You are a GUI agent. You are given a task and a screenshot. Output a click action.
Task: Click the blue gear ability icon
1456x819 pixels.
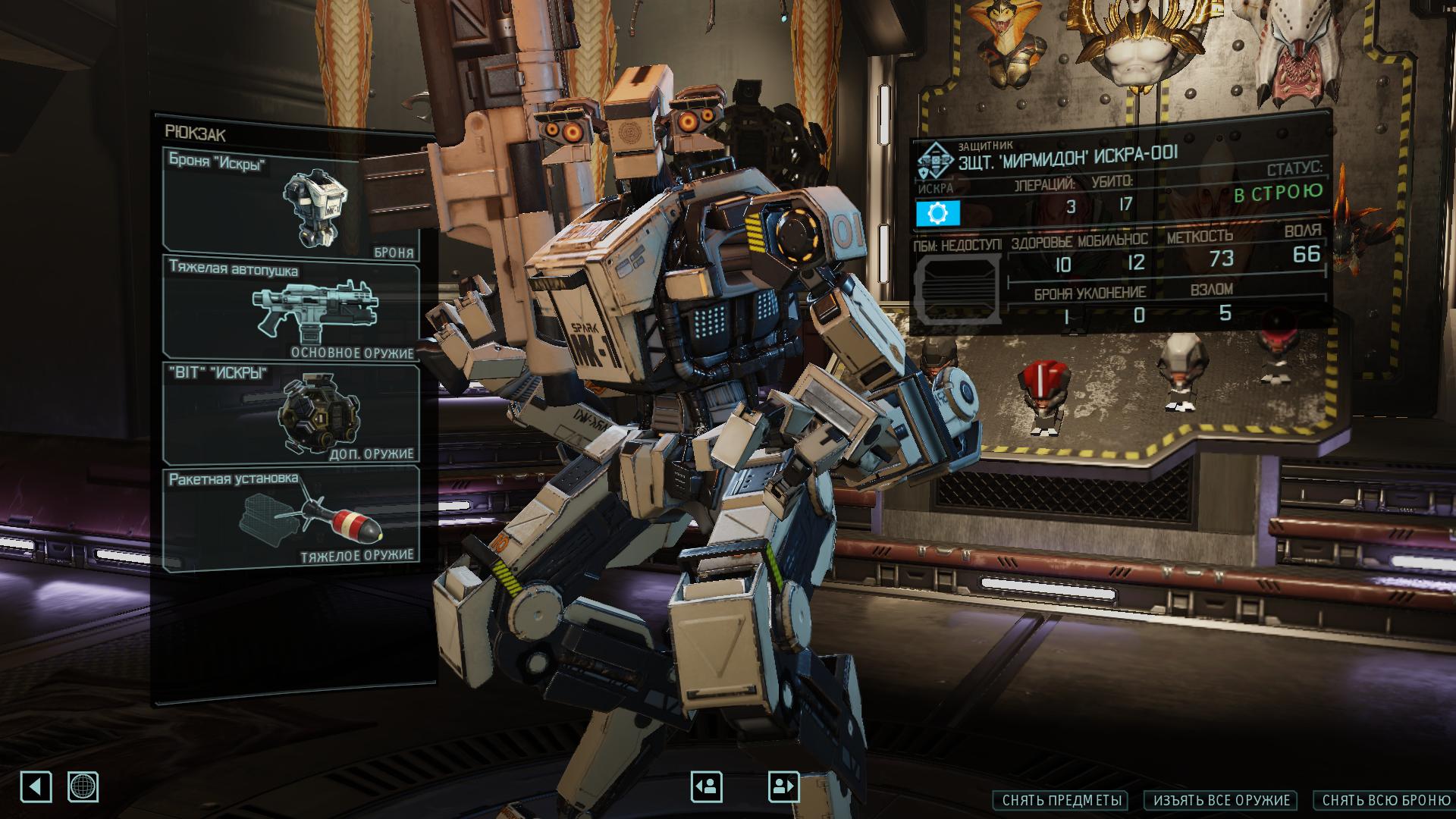938,214
